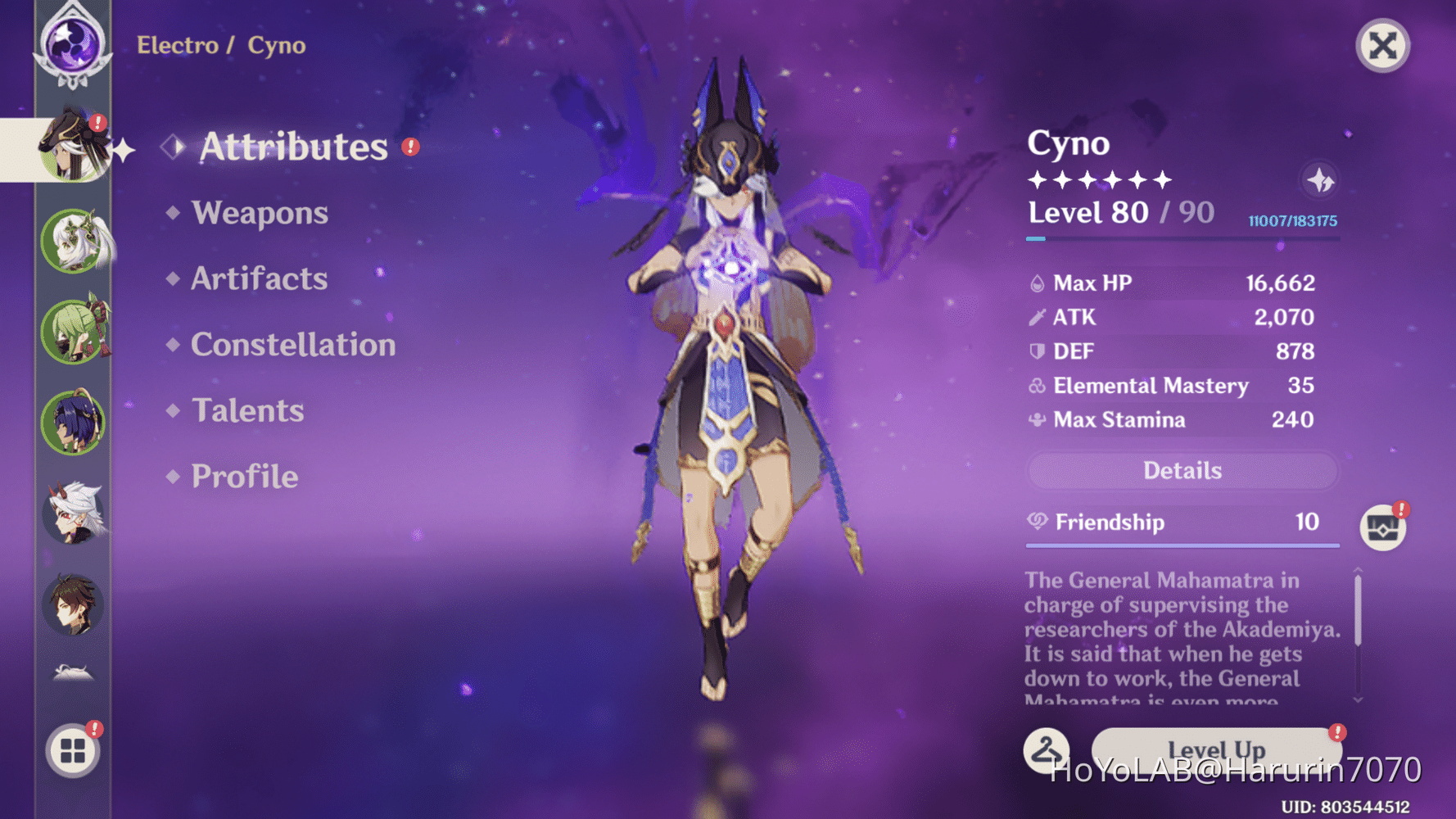Select the Talents menu item
The width and height of the screenshot is (1456, 819).
point(247,410)
